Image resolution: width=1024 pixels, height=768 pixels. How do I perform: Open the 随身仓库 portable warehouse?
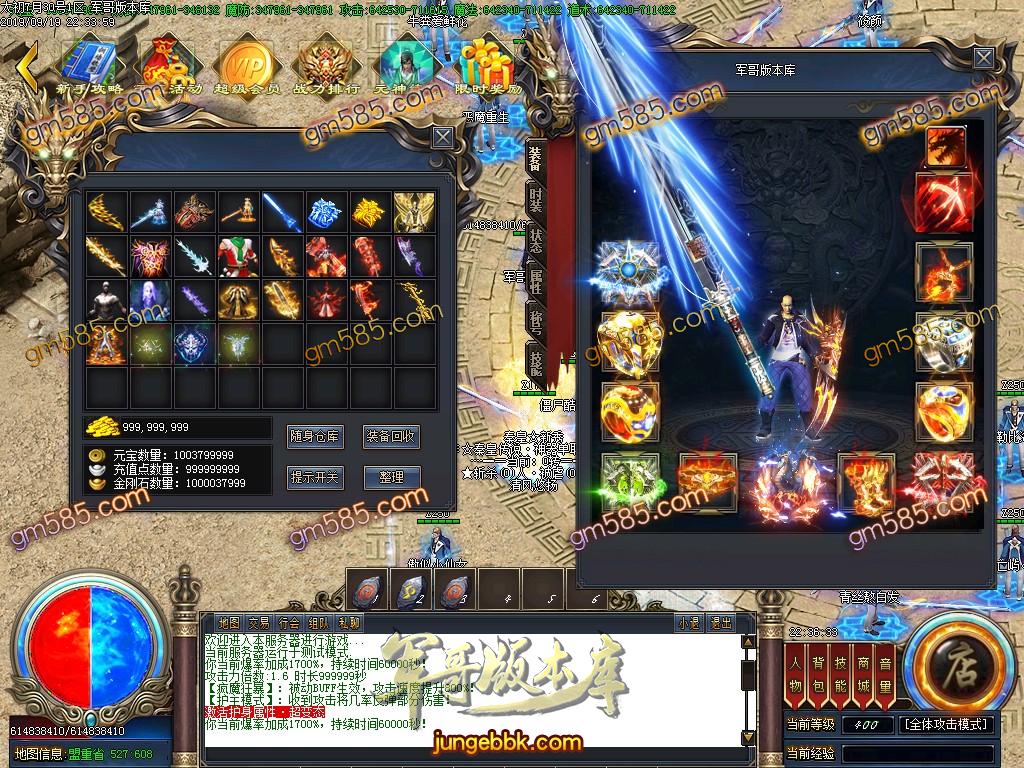[x=314, y=437]
